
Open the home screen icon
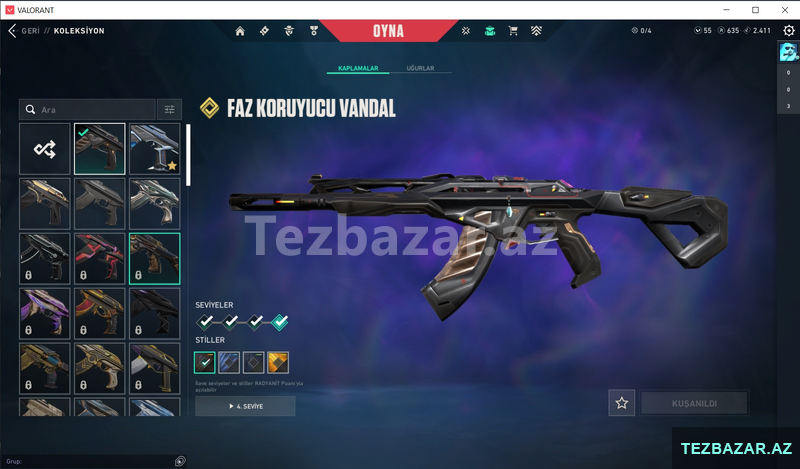tap(240, 31)
